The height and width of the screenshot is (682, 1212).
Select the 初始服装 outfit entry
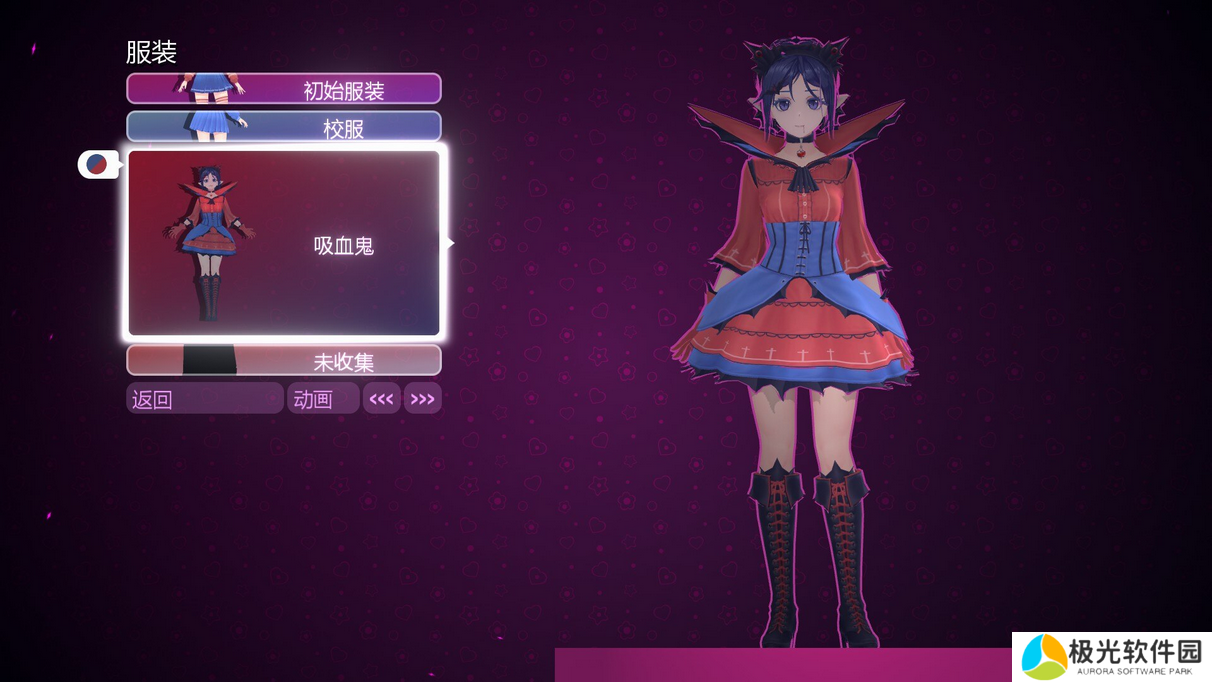coord(284,89)
